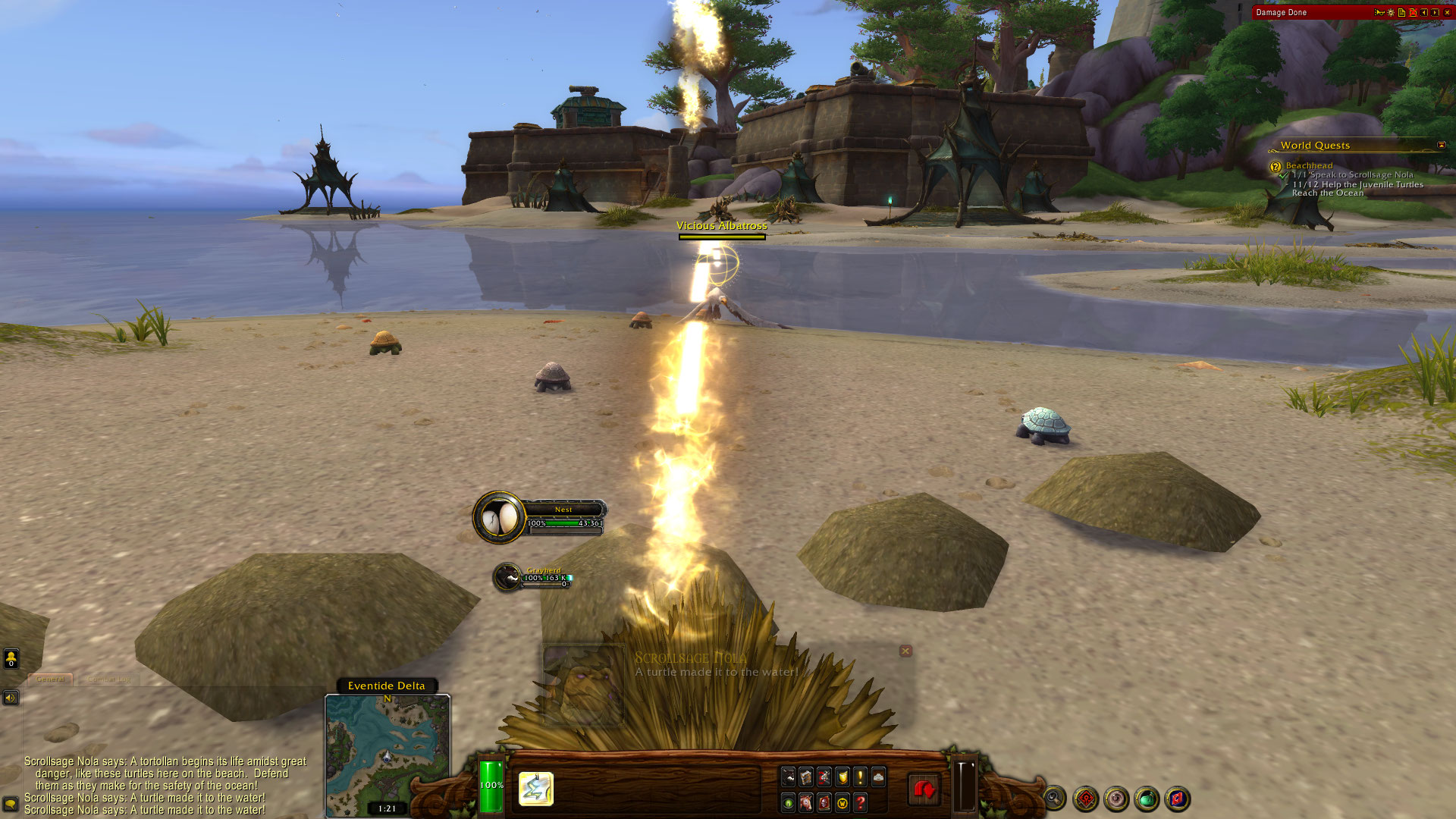Close the Scrollsage Nola talking-head popup

[905, 651]
